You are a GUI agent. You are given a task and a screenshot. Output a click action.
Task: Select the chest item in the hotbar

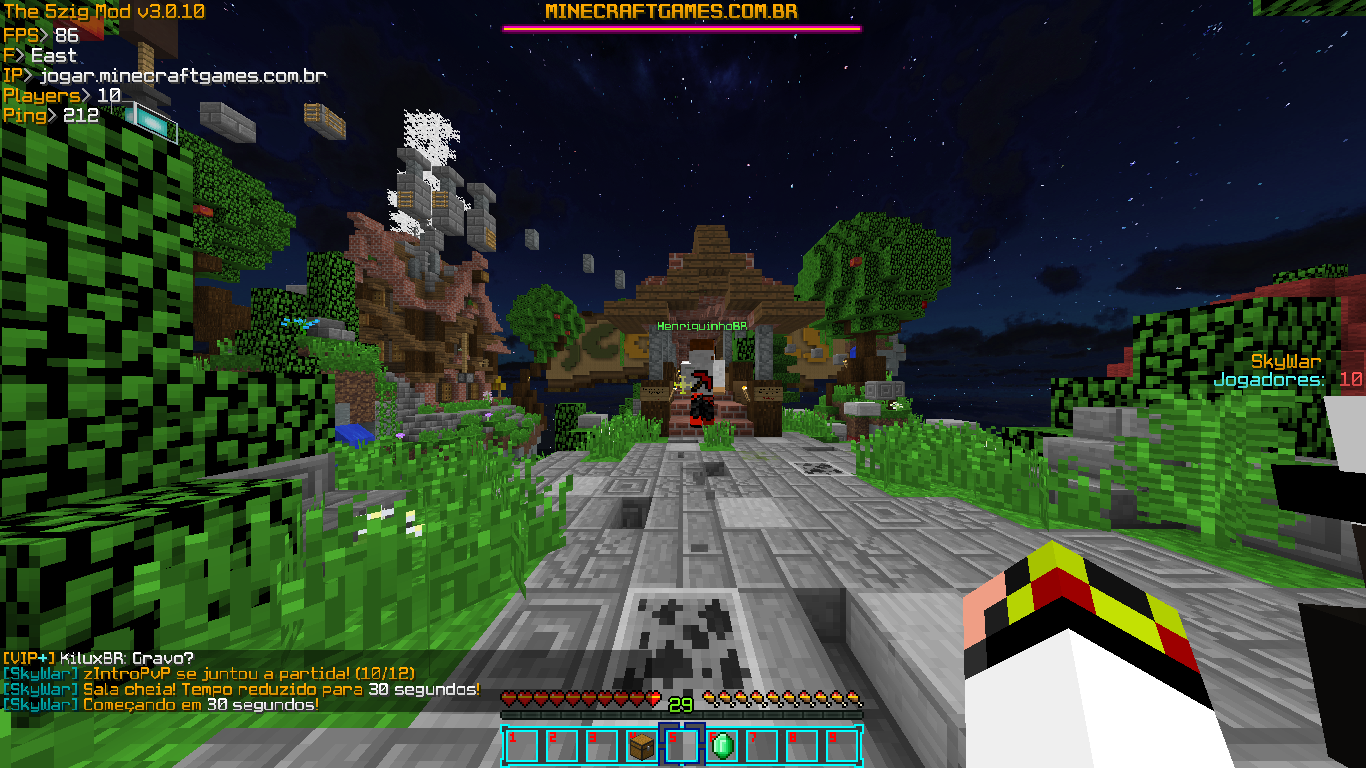[642, 746]
